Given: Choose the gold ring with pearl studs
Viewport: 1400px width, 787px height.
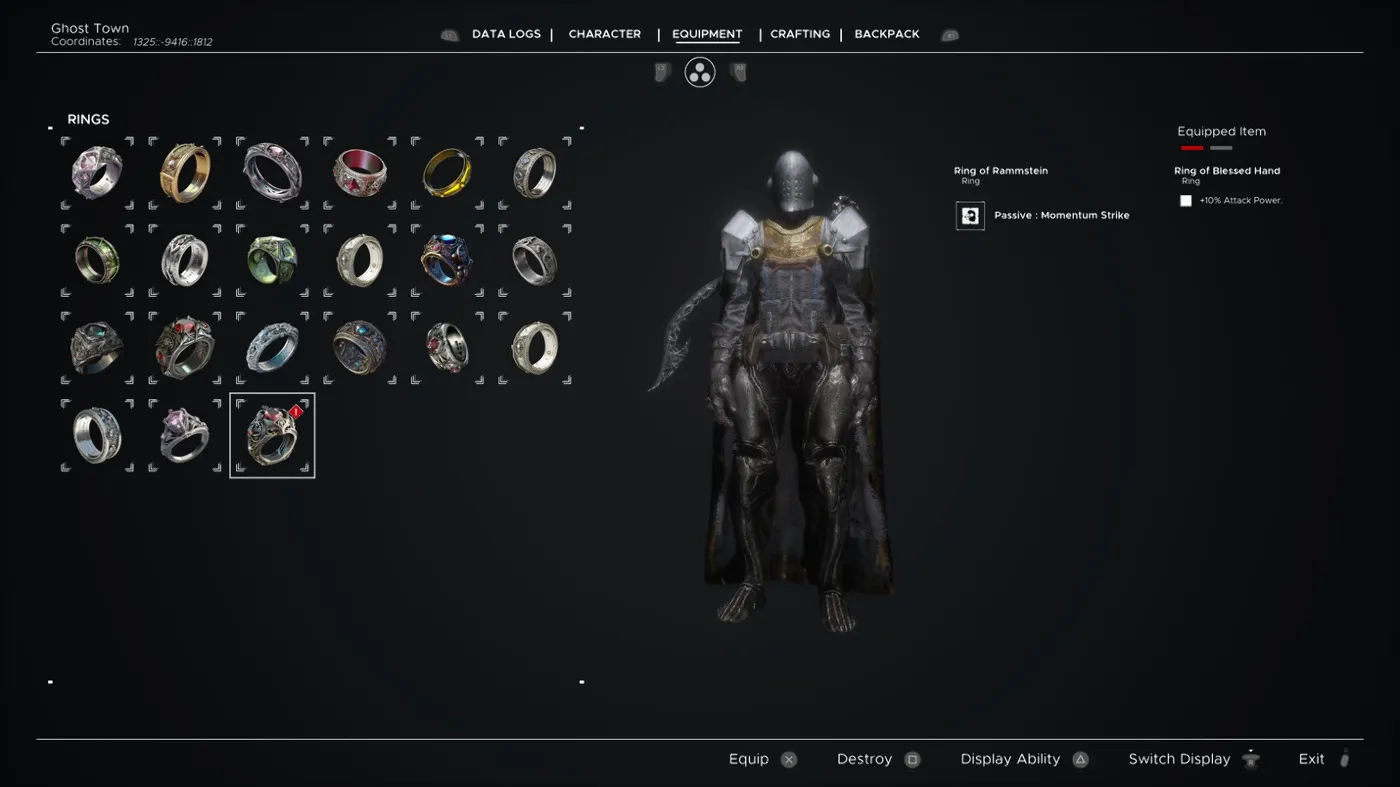Looking at the screenshot, I should (185, 173).
